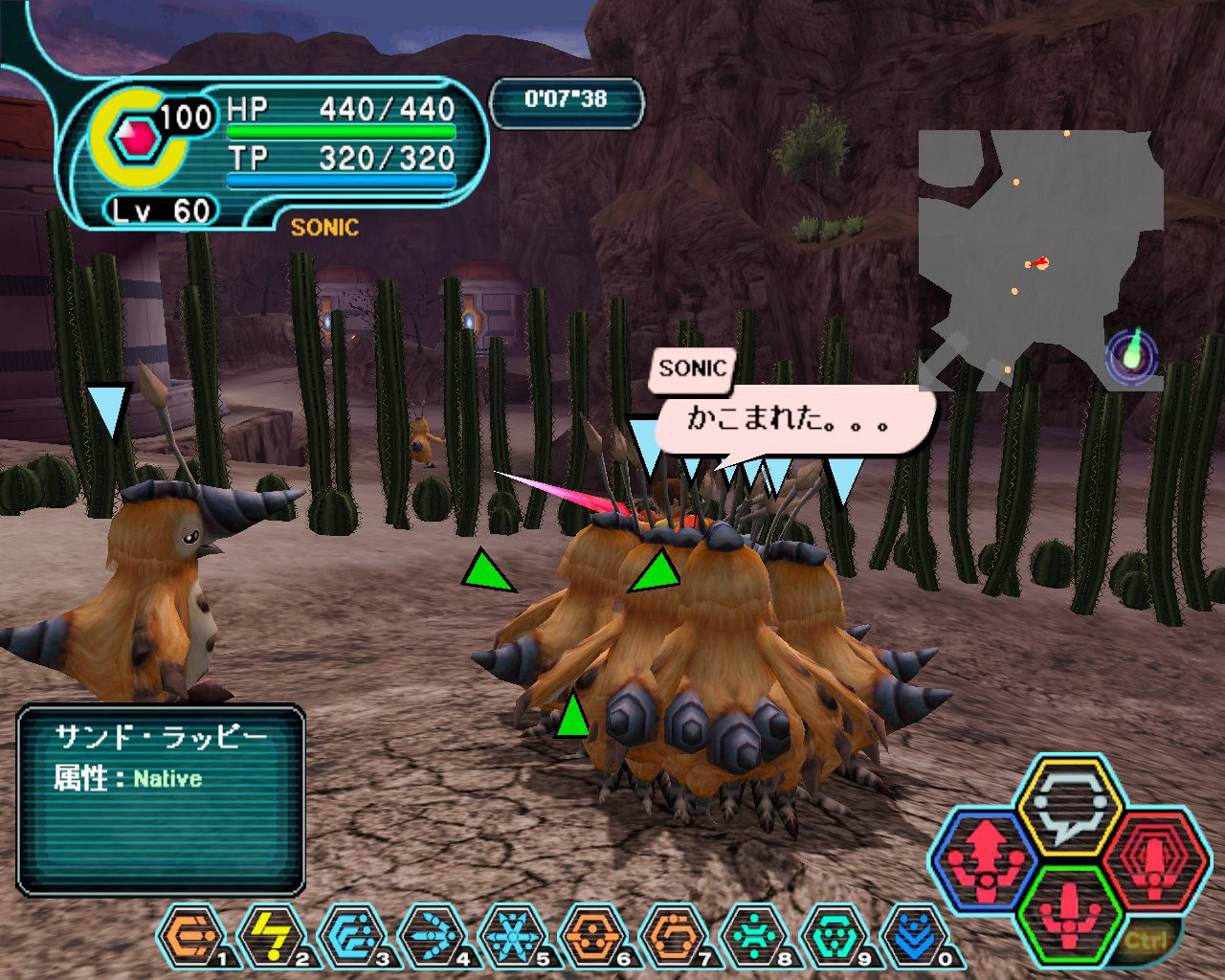Use the green-bordered normal attack action
Screen dimensions: 1225x980
[1070, 919]
